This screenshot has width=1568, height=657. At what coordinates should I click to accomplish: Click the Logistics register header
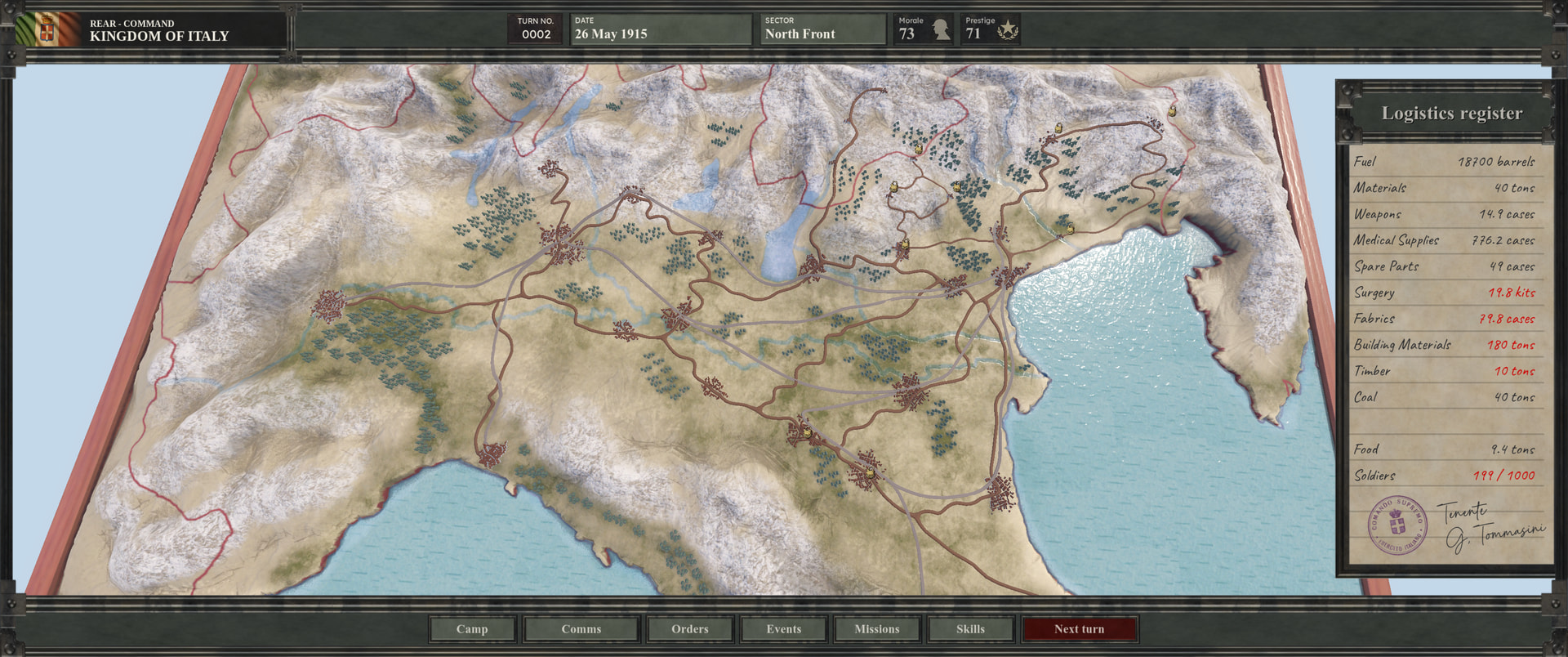click(x=1451, y=114)
